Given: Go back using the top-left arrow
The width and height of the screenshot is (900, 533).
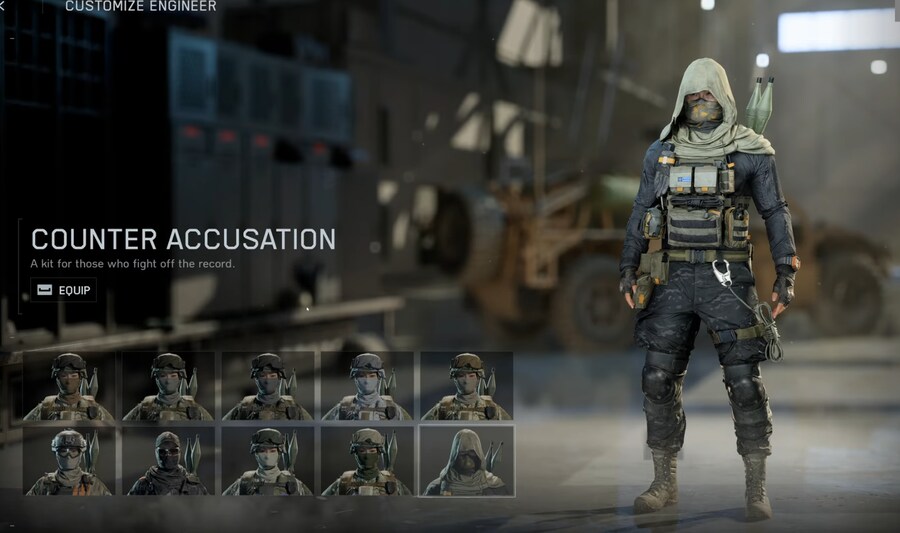Looking at the screenshot, I should [x=3, y=6].
